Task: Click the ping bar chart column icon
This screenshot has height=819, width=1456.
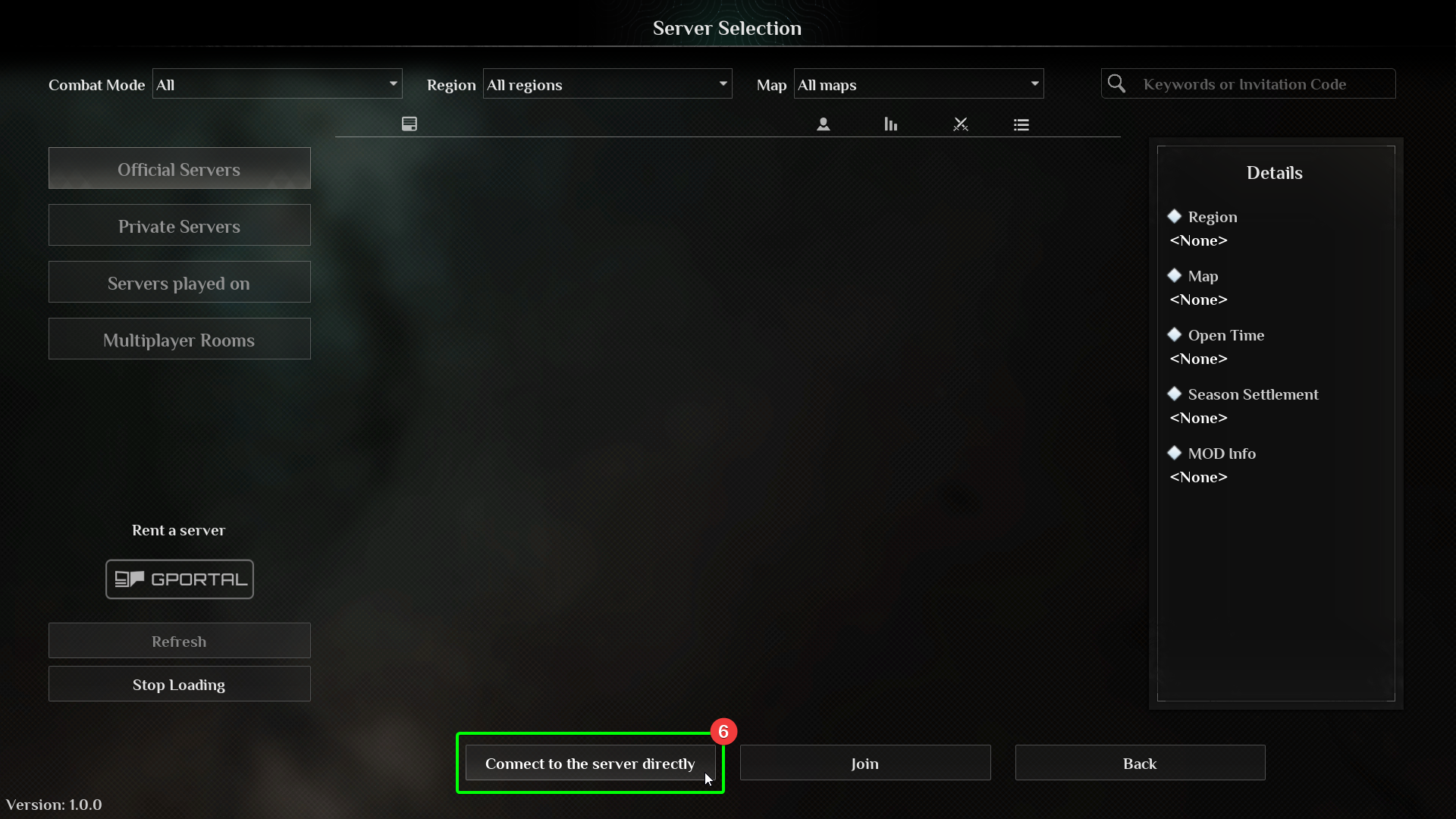Action: point(890,124)
